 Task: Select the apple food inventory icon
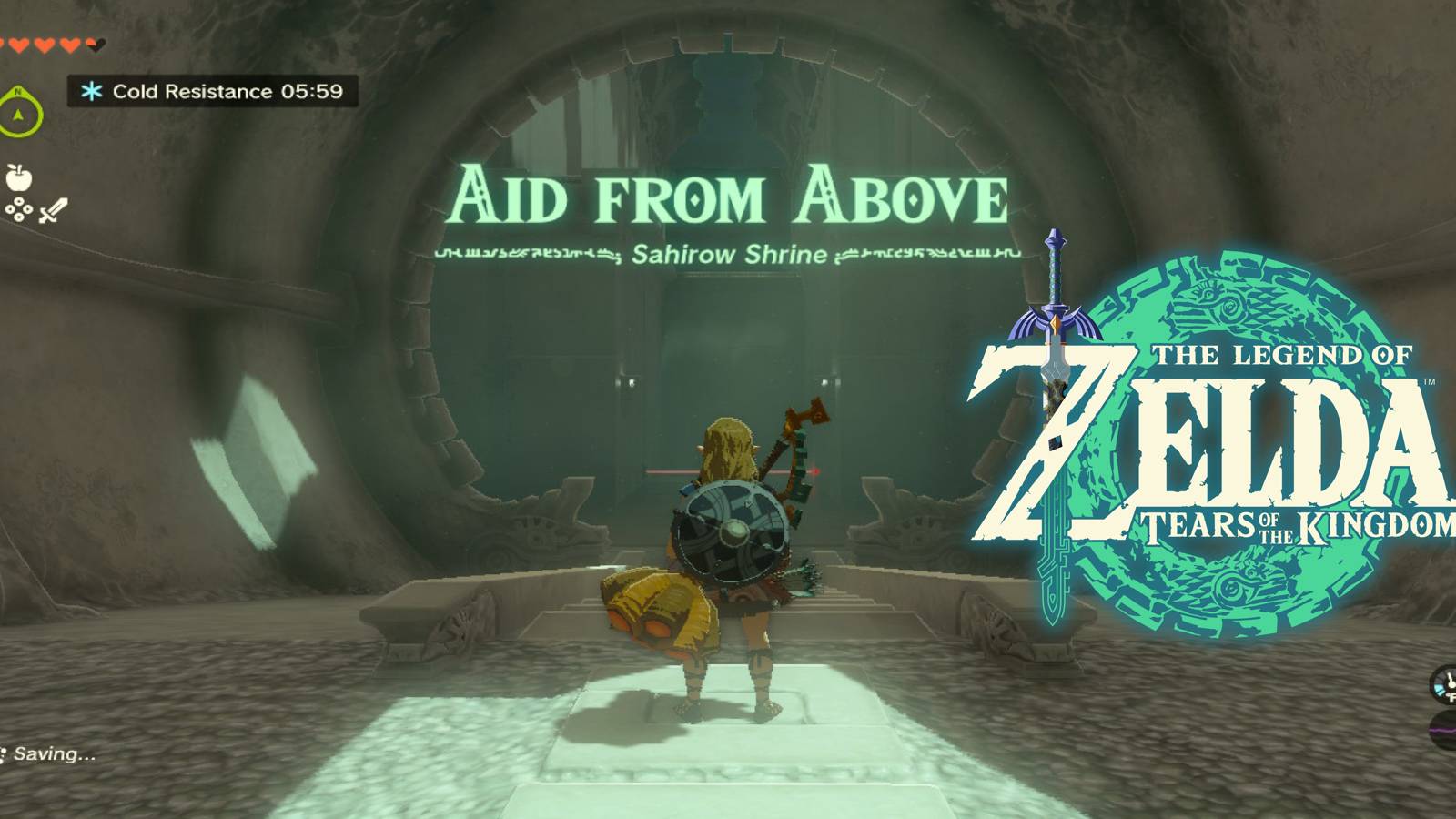18,177
